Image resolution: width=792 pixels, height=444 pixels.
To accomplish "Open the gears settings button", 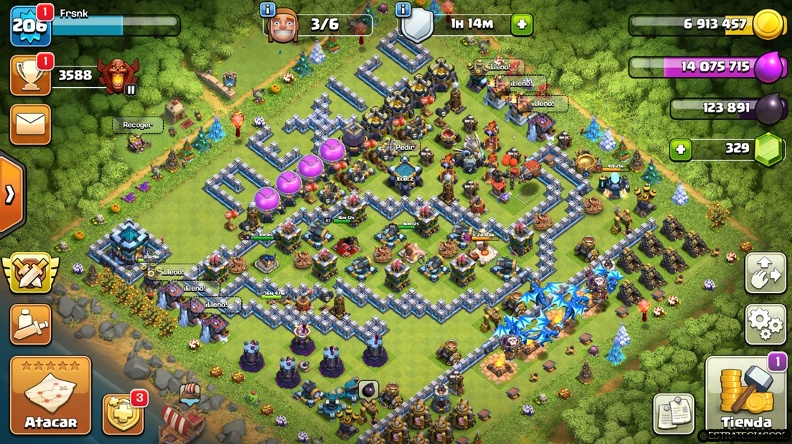I will [764, 324].
